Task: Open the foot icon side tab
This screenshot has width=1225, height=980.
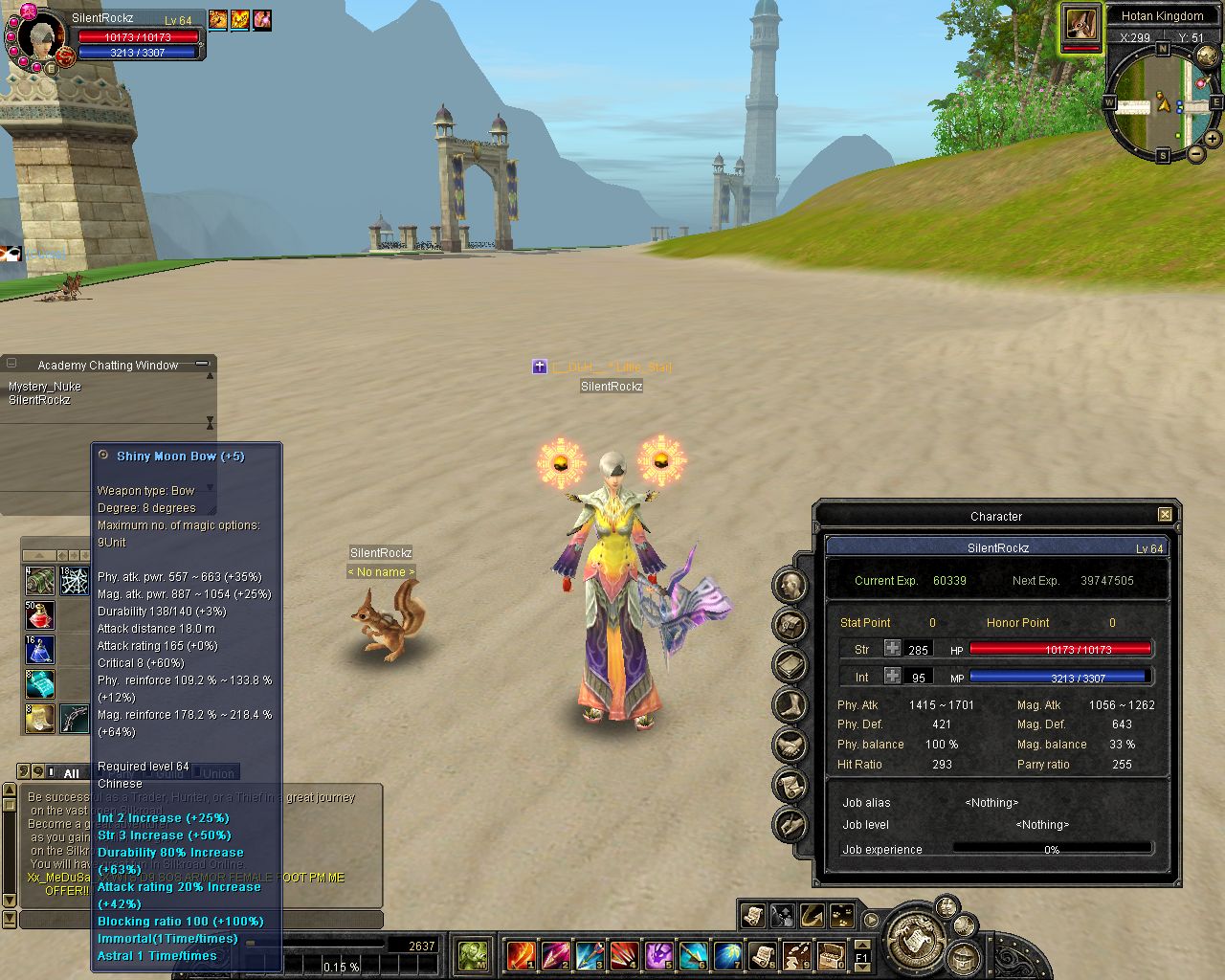Action: (x=791, y=705)
